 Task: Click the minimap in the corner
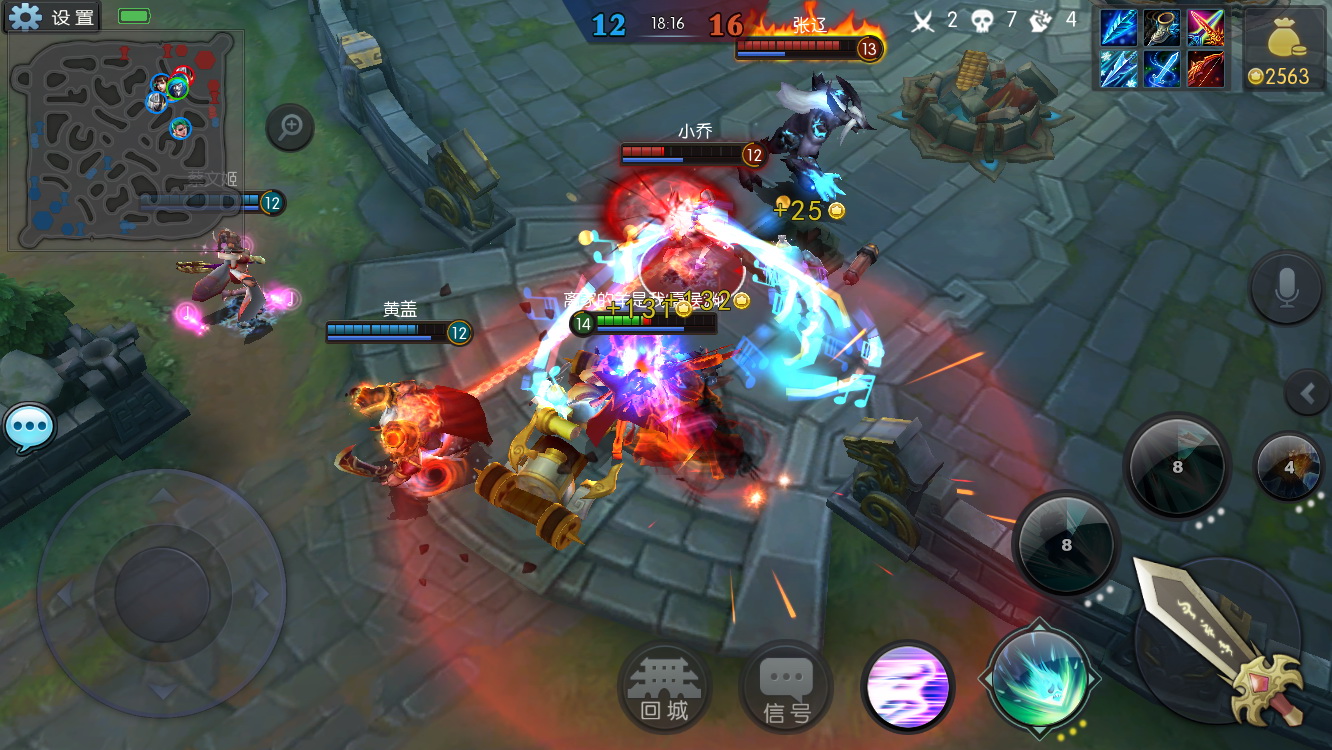coord(126,140)
